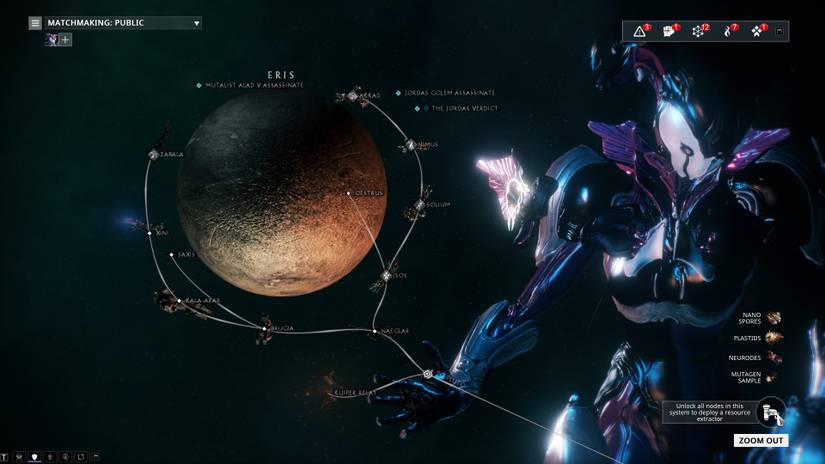This screenshot has width=825, height=464.
Task: Open the Invasions fist icon
Action: coord(669,31)
